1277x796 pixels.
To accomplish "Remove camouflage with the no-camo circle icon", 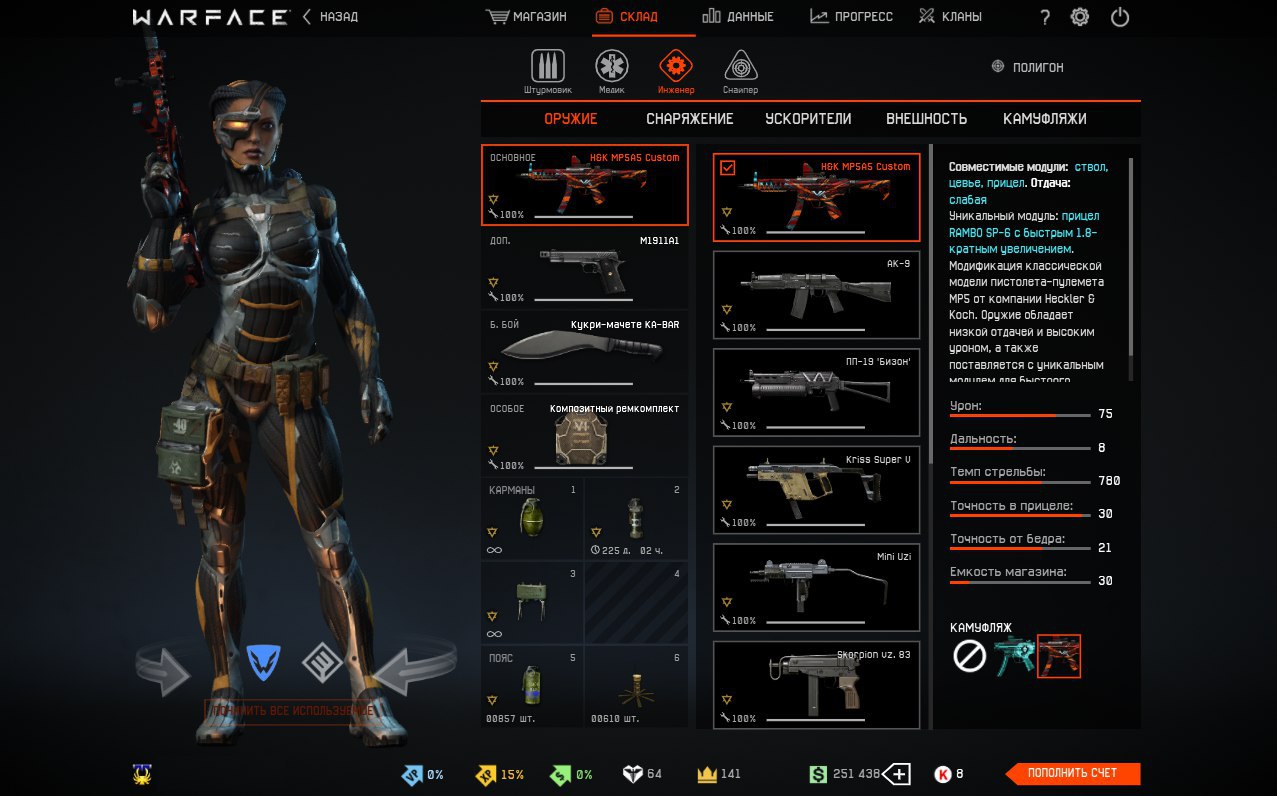I will click(x=969, y=656).
